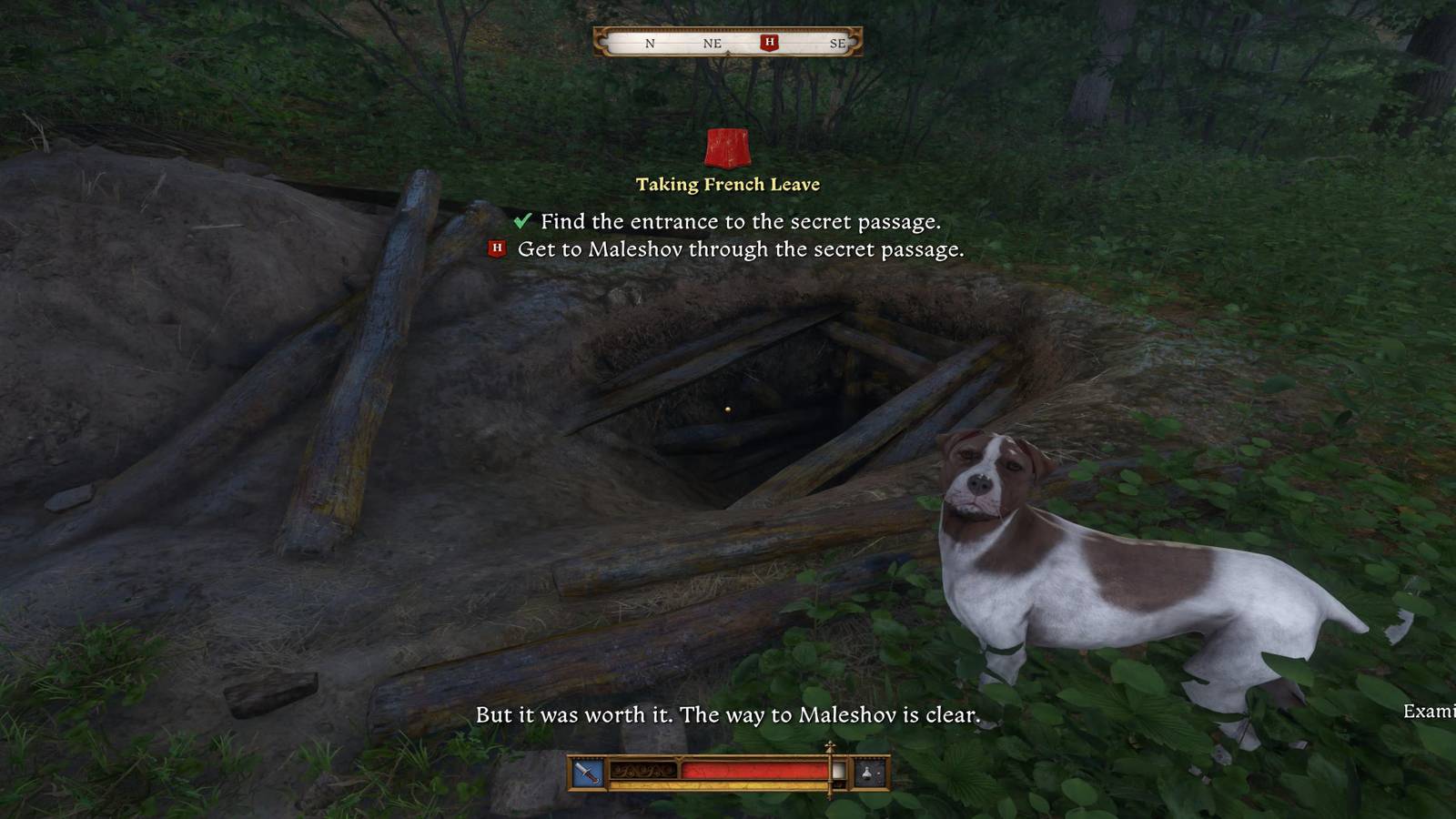Image resolution: width=1456 pixels, height=819 pixels.
Task: Expand the compass direction bar
Action: pos(728,42)
